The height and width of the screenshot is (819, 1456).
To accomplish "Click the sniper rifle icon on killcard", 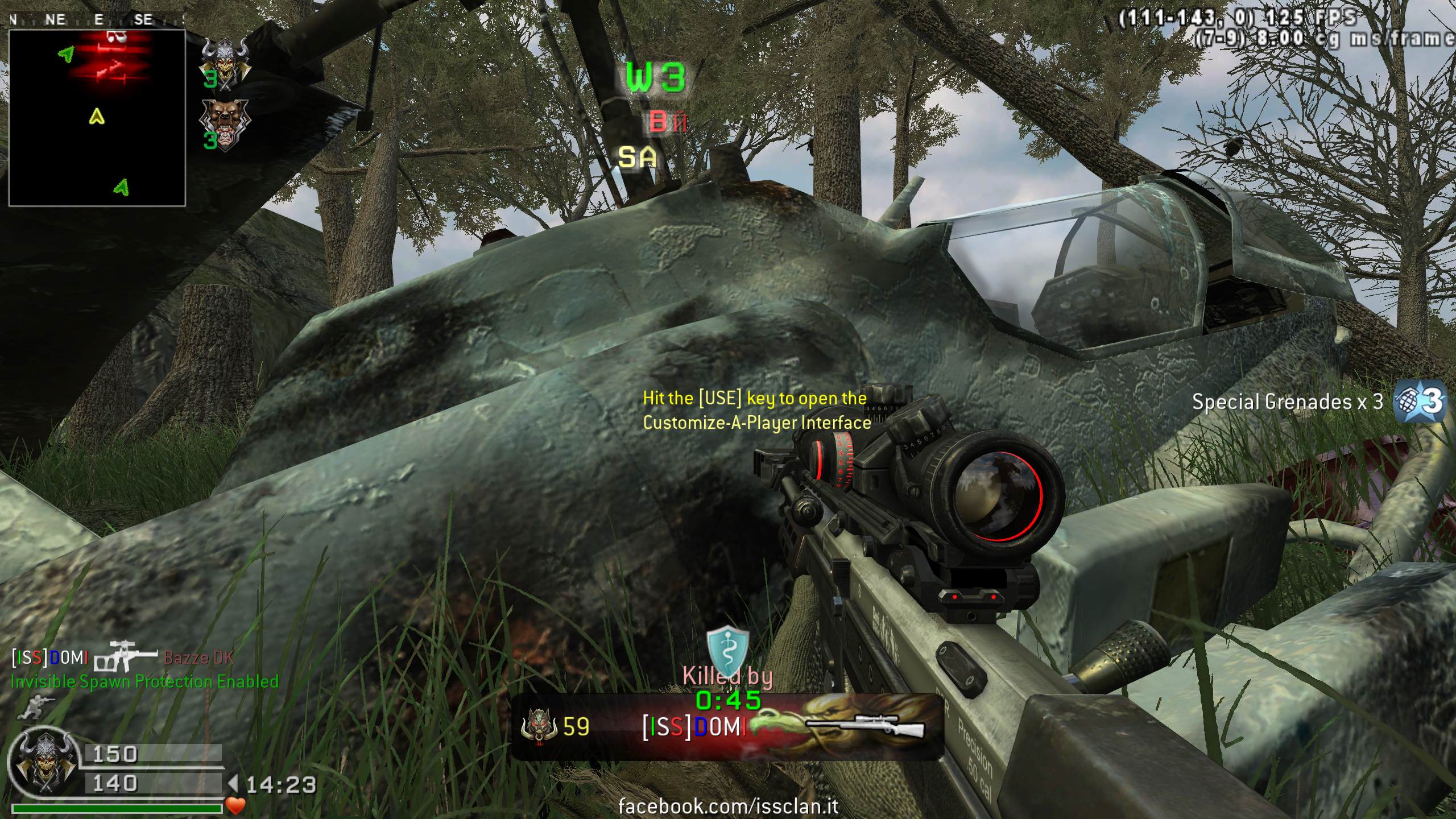I will coord(865,727).
